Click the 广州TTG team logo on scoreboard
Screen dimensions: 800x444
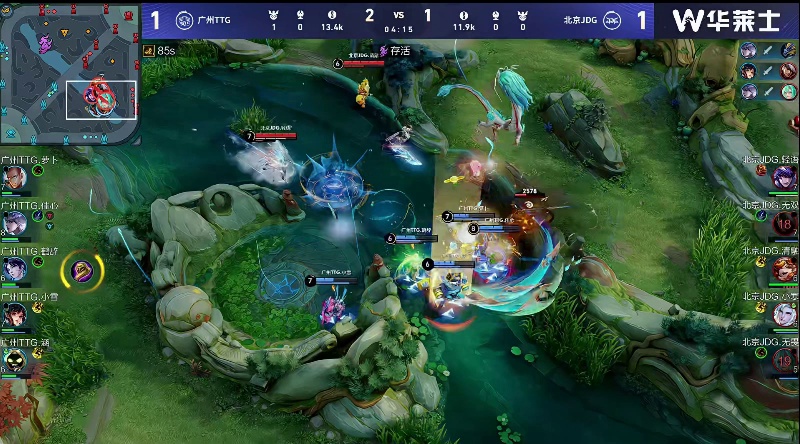[184, 19]
